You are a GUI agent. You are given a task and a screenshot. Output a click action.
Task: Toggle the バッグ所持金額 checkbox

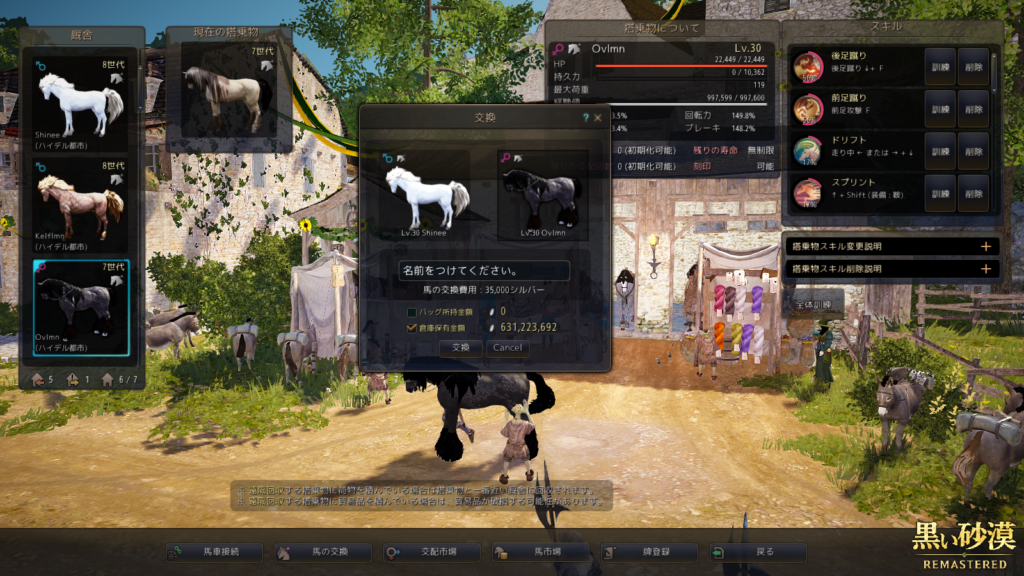(x=412, y=313)
